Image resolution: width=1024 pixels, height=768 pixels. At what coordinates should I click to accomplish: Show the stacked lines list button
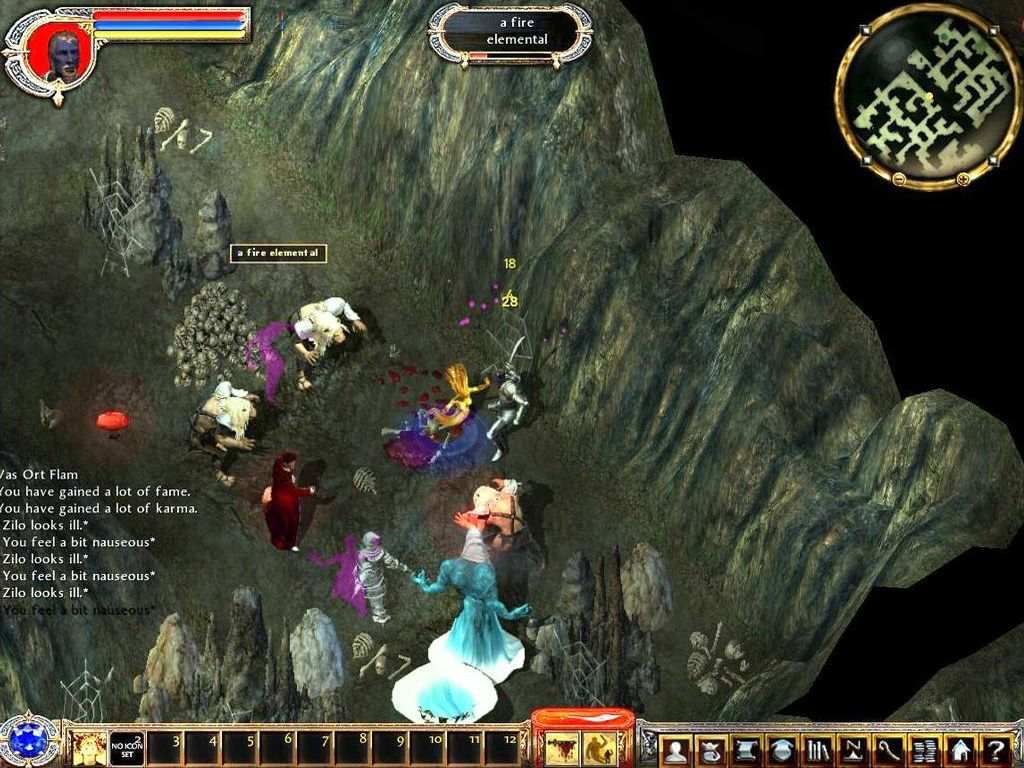[x=924, y=749]
